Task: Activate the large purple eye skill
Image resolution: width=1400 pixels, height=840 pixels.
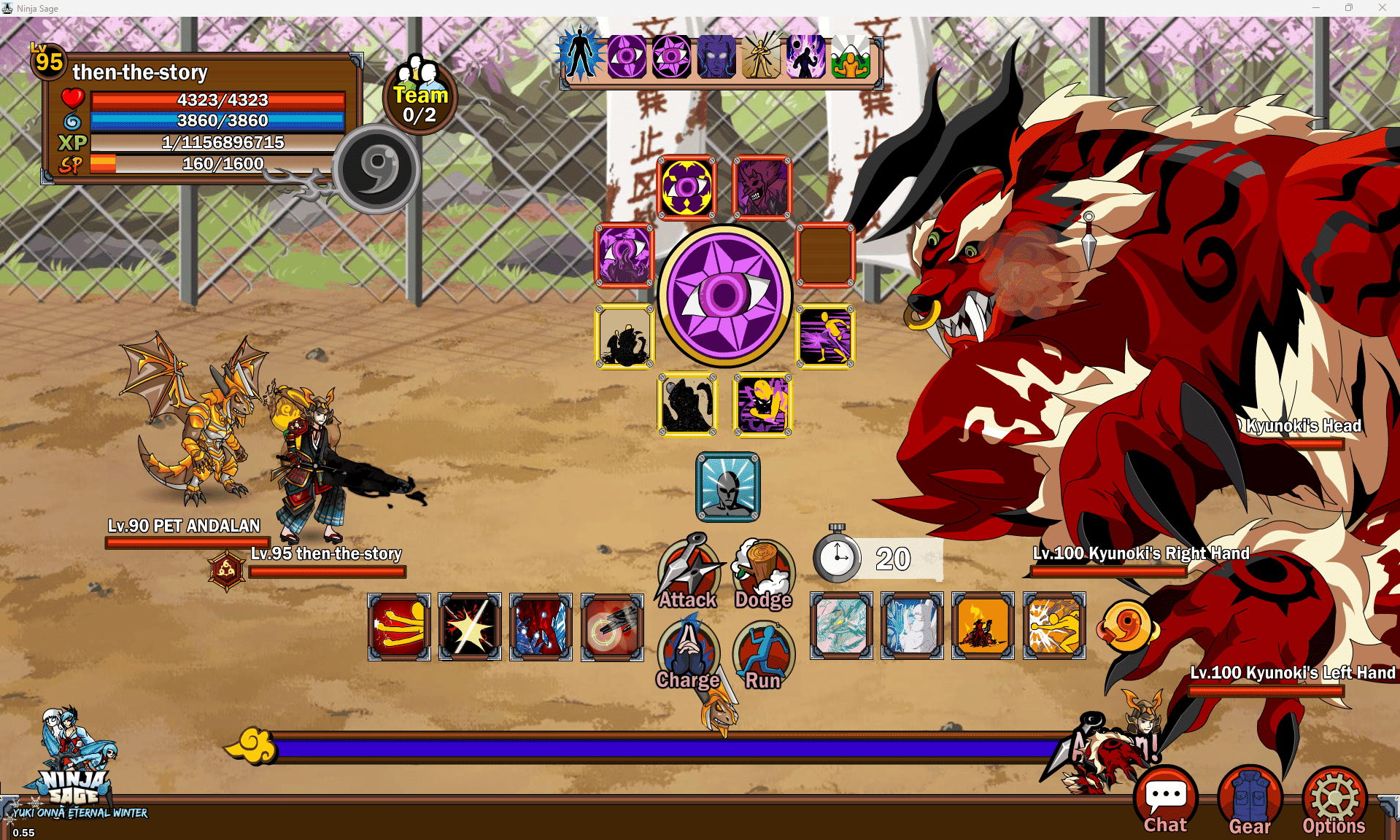Action: coord(724,295)
